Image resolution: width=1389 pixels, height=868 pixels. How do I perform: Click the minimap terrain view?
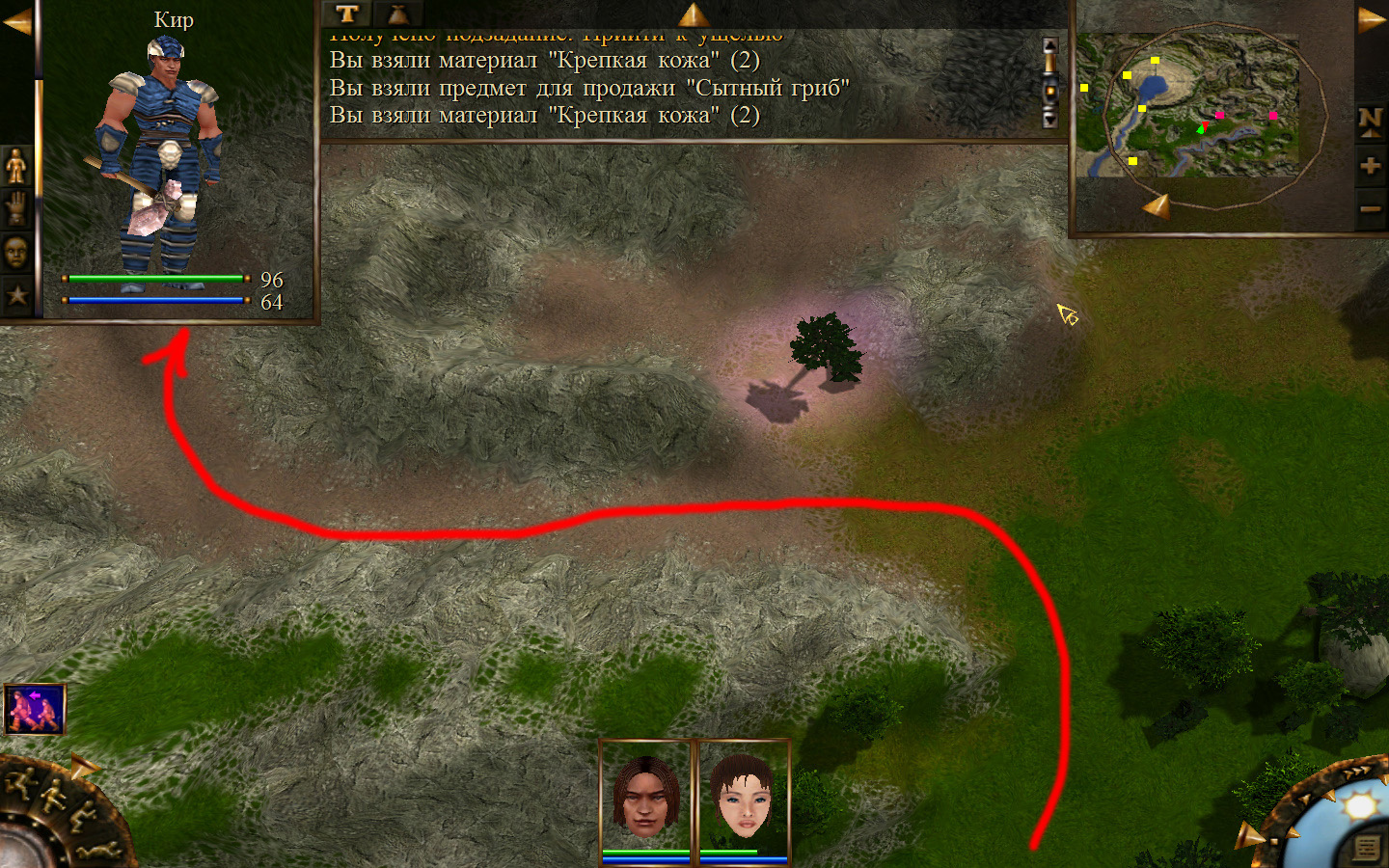(1188, 106)
